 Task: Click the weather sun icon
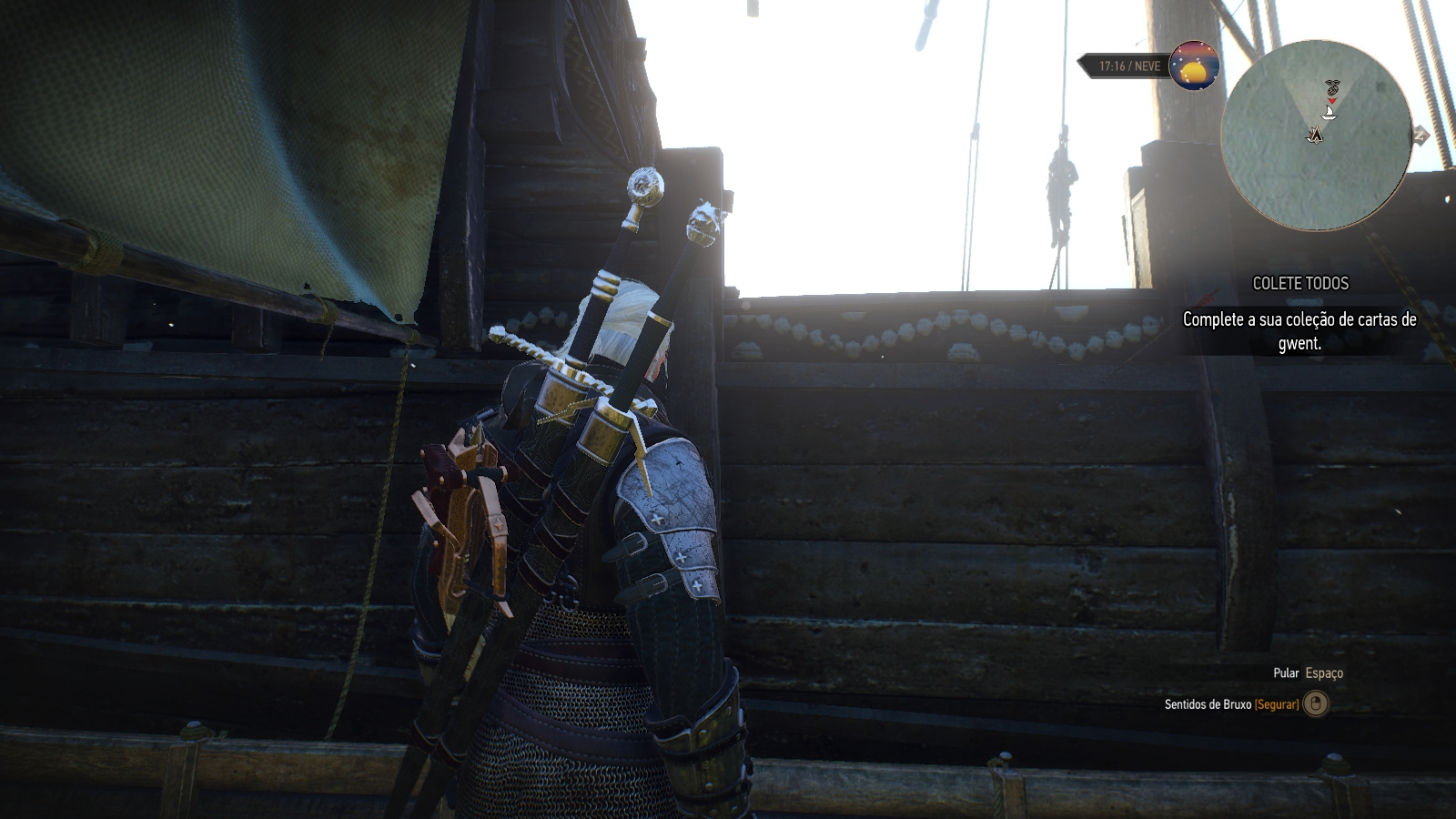[1194, 66]
